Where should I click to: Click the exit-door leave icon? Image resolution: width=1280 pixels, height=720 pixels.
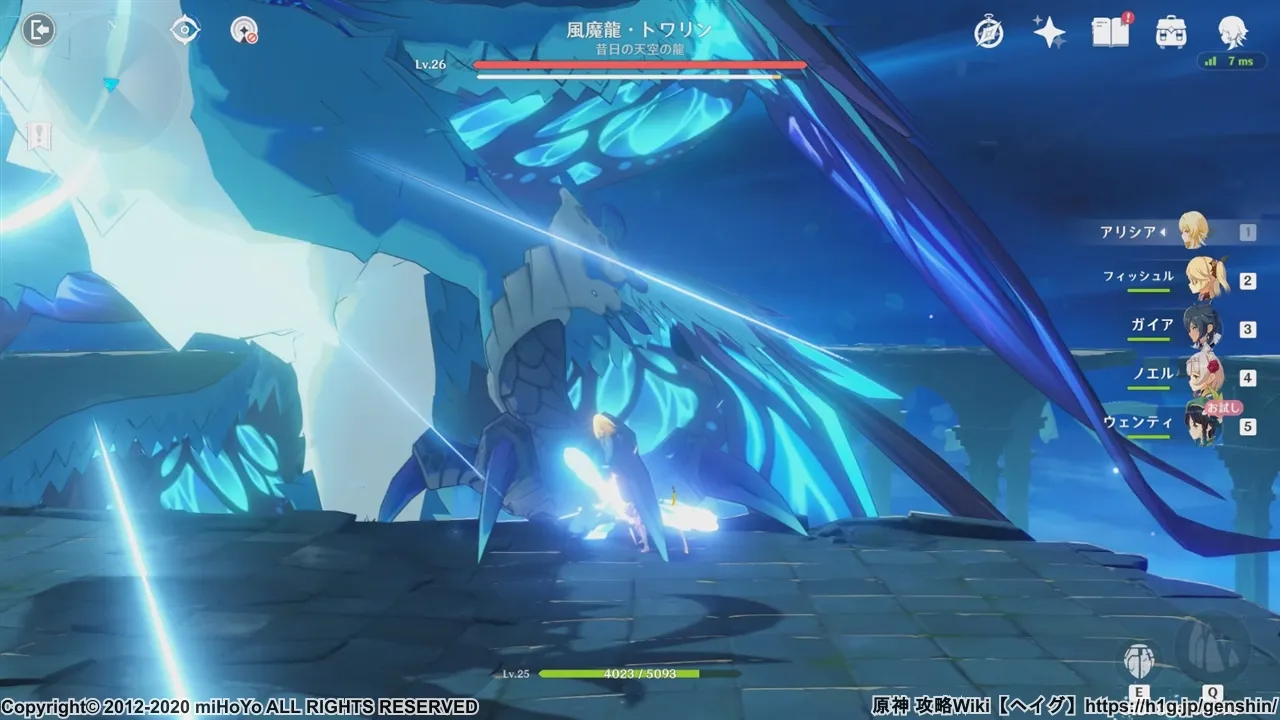point(38,30)
